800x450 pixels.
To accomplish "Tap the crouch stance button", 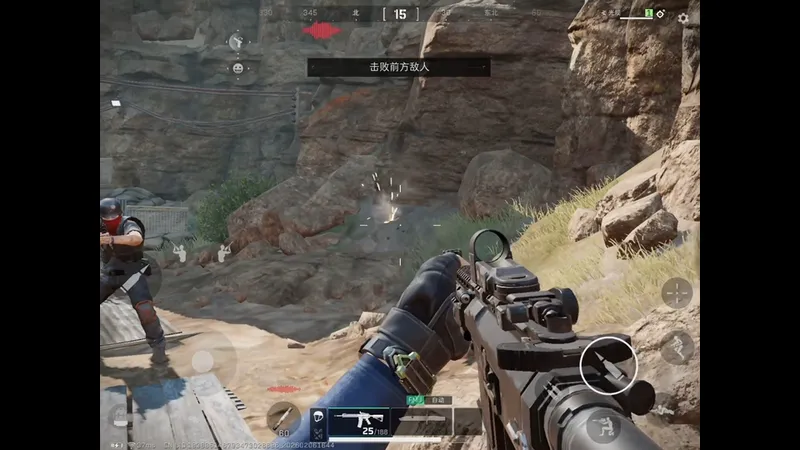I will [603, 427].
